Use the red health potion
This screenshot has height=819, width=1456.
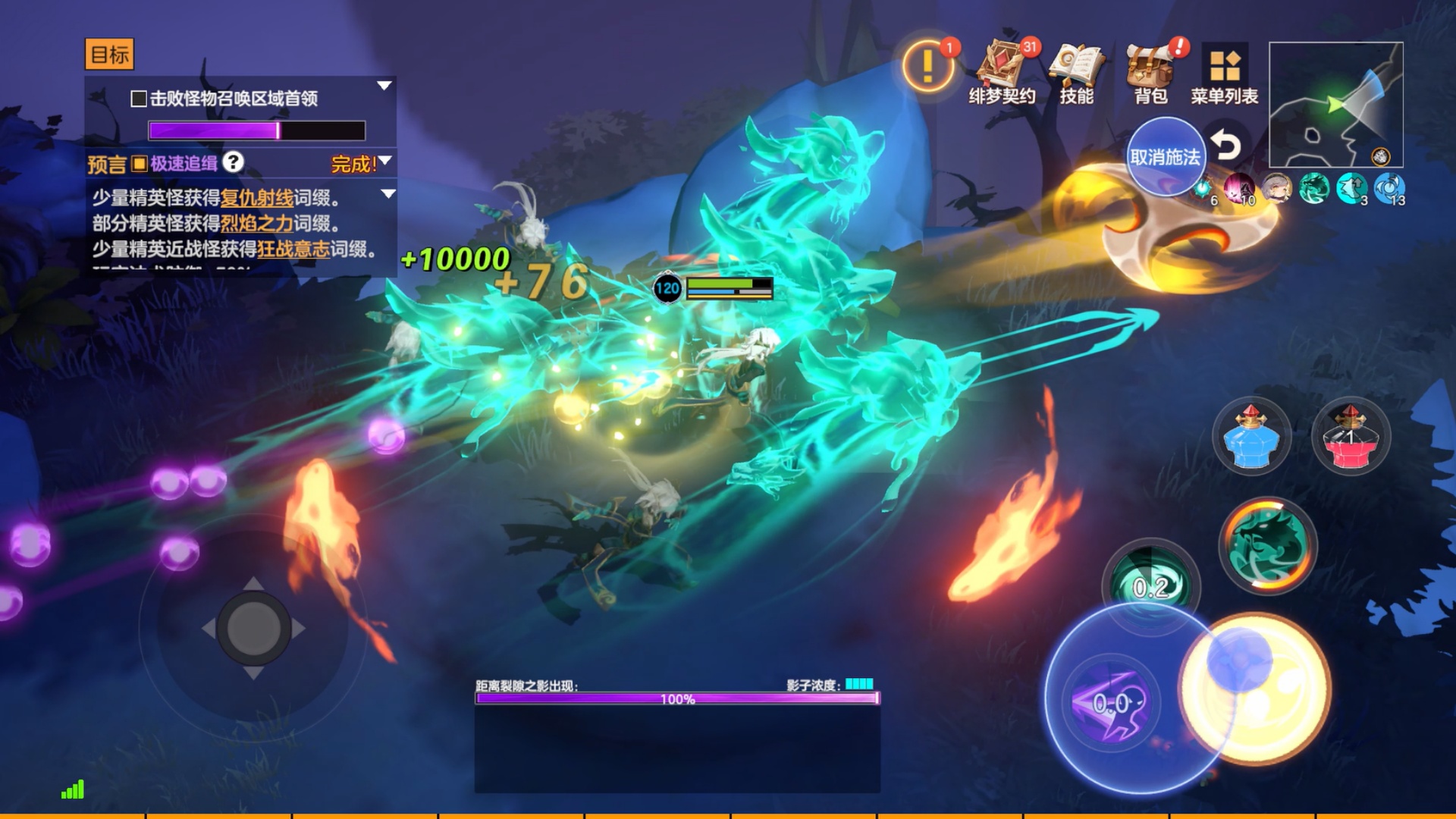coord(1351,437)
